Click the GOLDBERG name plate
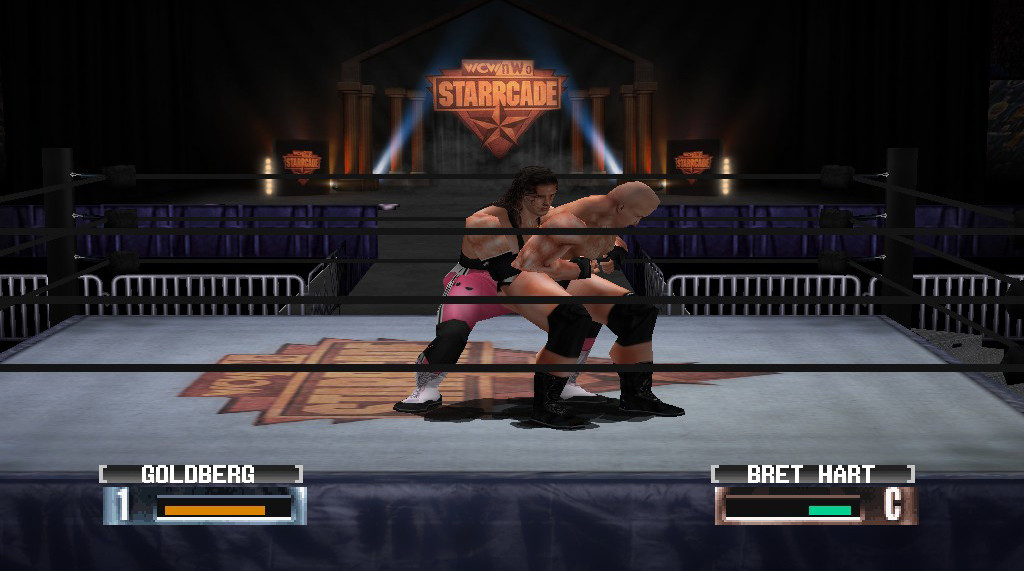 [x=200, y=474]
